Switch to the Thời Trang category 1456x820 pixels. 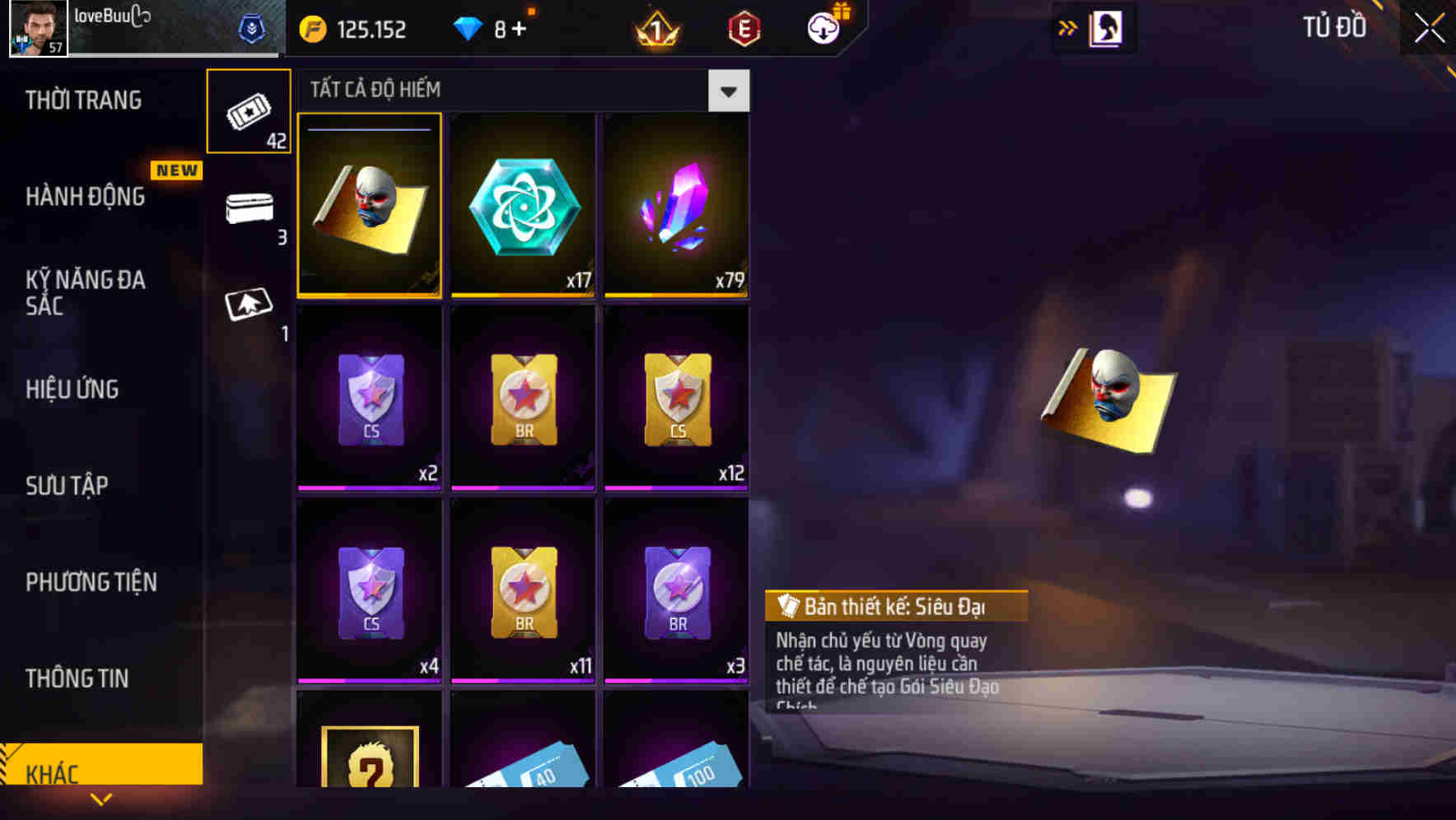coord(85,100)
